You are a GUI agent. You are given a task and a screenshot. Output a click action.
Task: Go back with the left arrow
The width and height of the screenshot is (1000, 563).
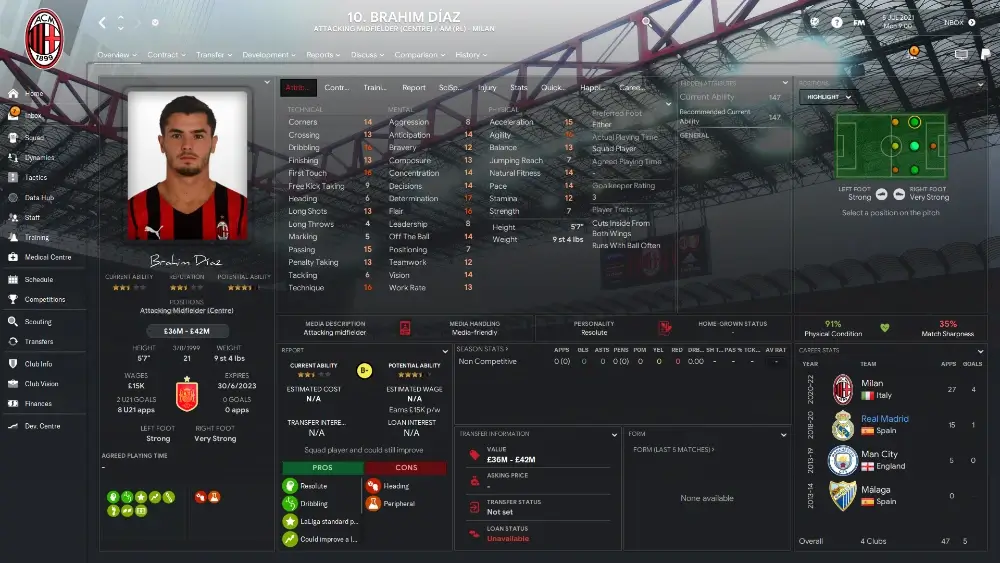coord(102,22)
